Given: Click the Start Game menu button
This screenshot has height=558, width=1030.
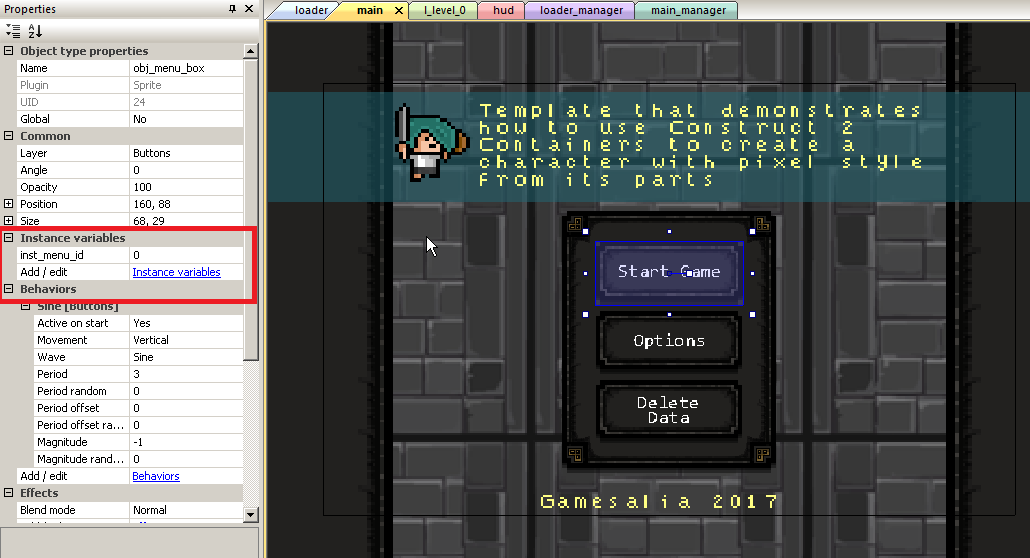Looking at the screenshot, I should [x=669, y=272].
